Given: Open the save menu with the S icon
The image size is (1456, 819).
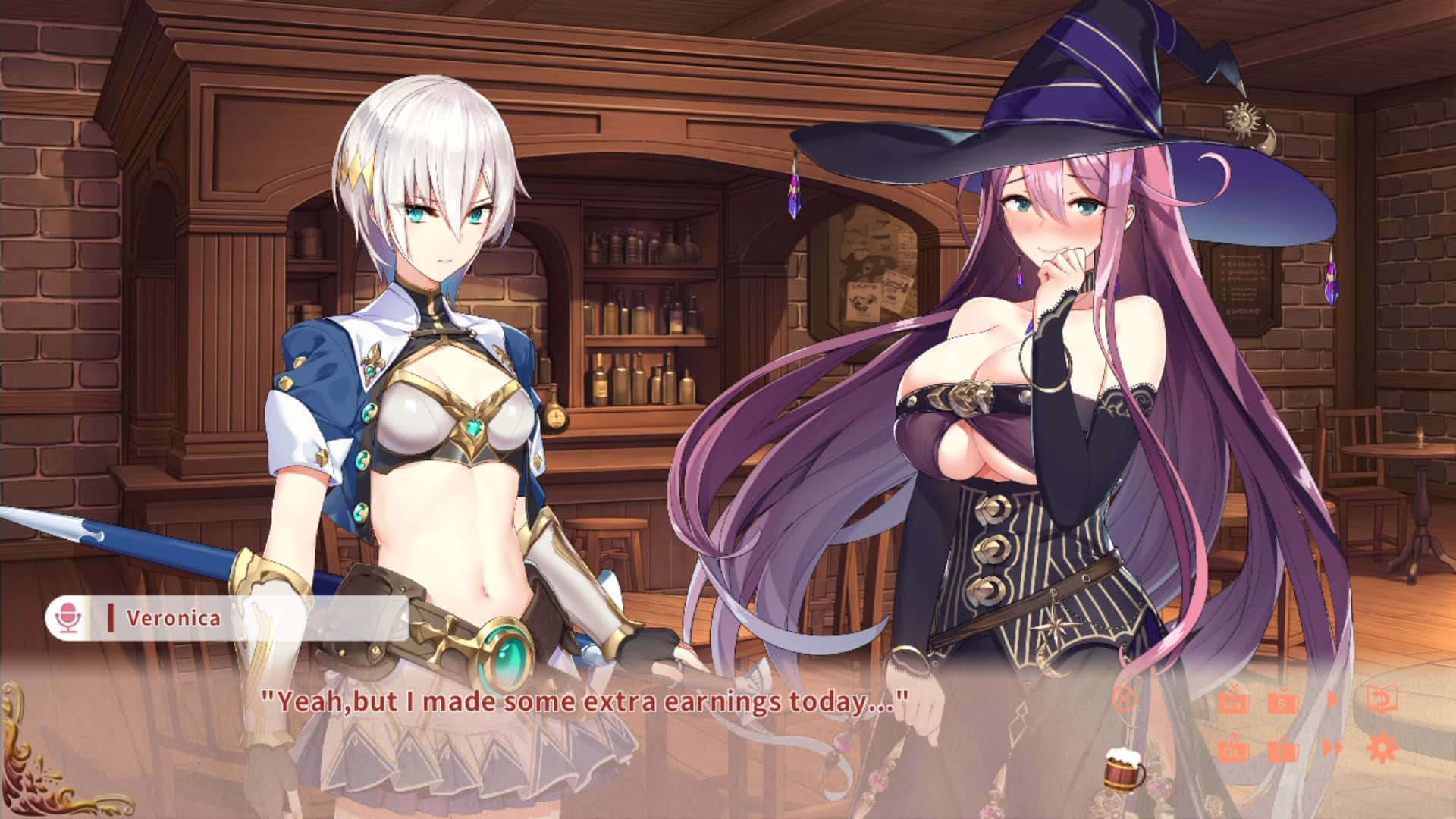Looking at the screenshot, I should coord(1282,702).
